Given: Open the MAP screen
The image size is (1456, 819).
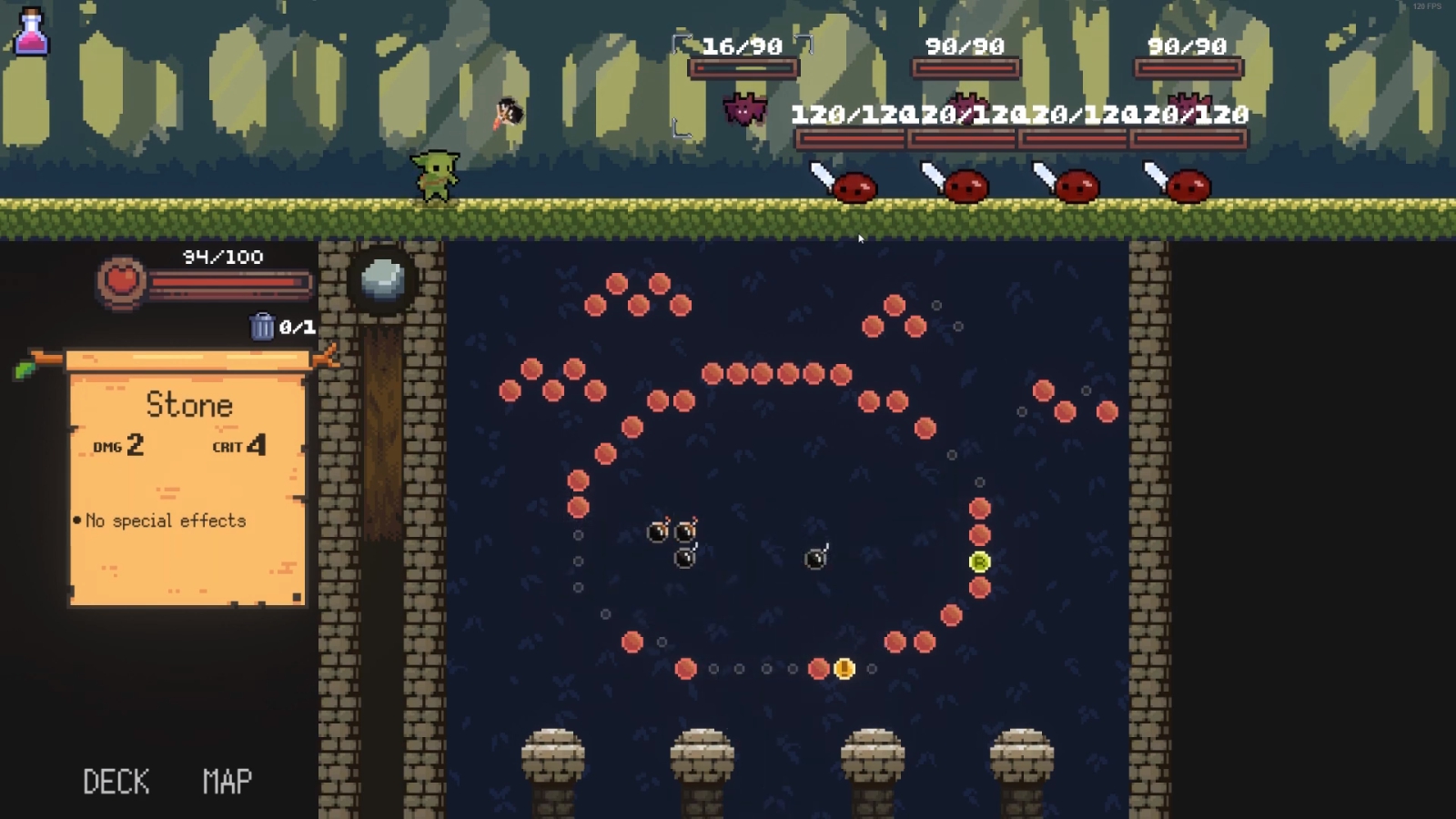Looking at the screenshot, I should click(227, 781).
